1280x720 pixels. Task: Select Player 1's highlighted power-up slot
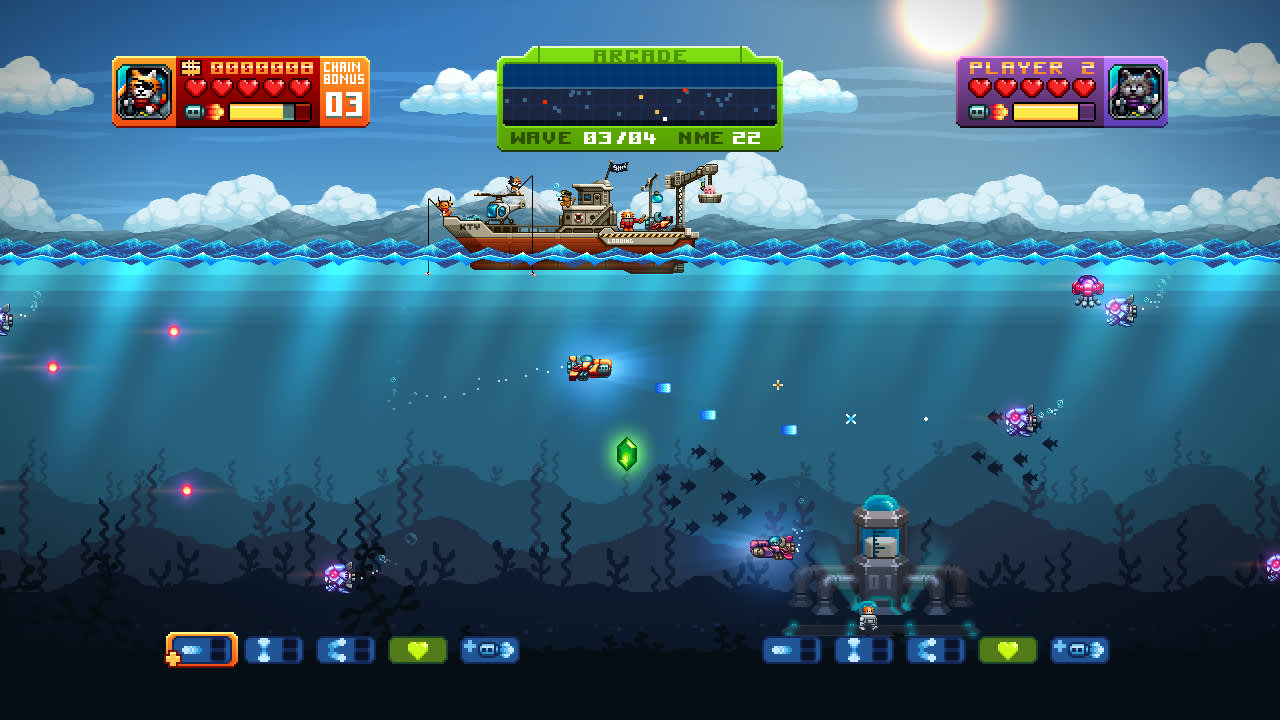click(200, 649)
